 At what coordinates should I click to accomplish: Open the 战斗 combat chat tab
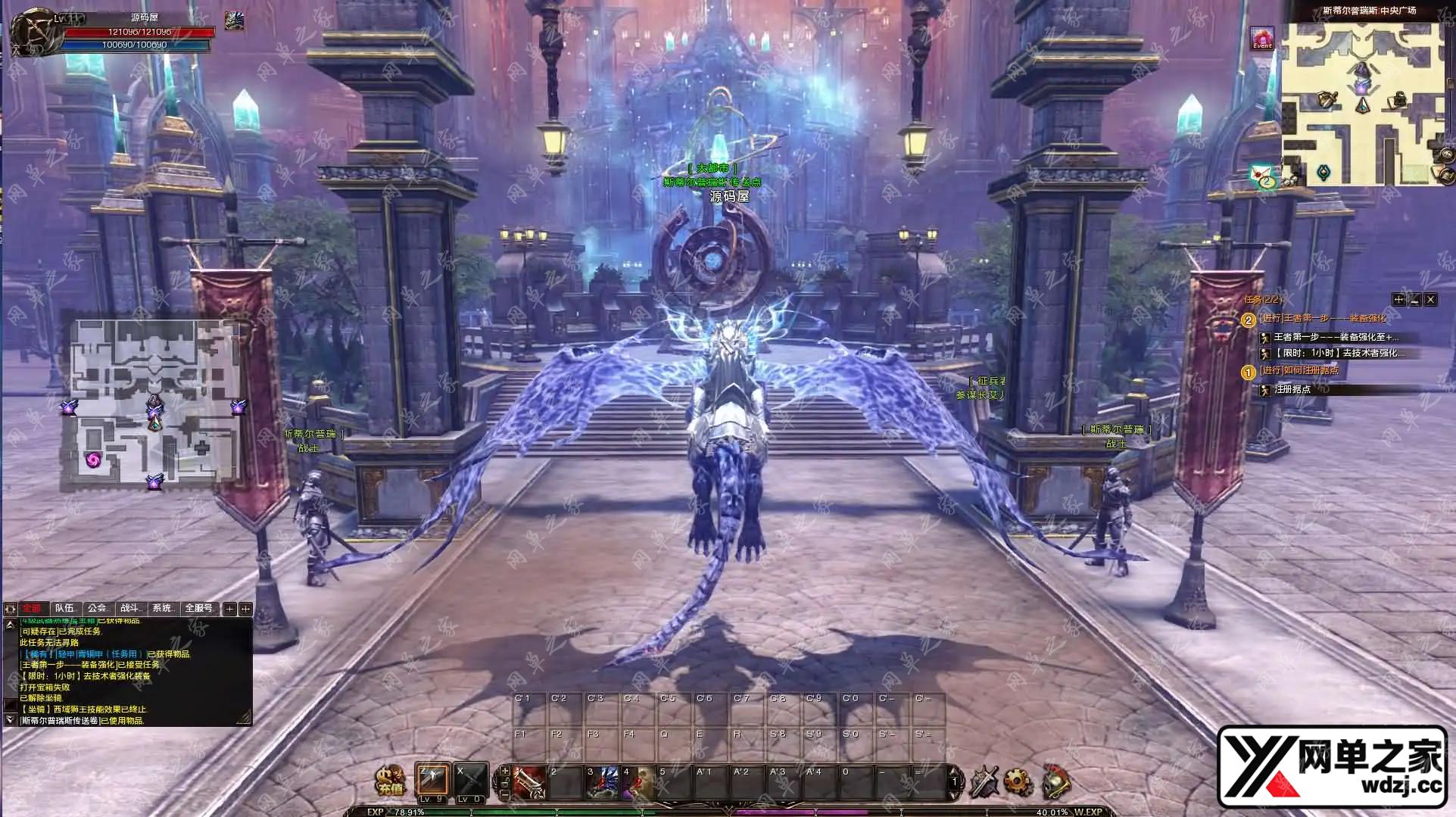coord(130,608)
